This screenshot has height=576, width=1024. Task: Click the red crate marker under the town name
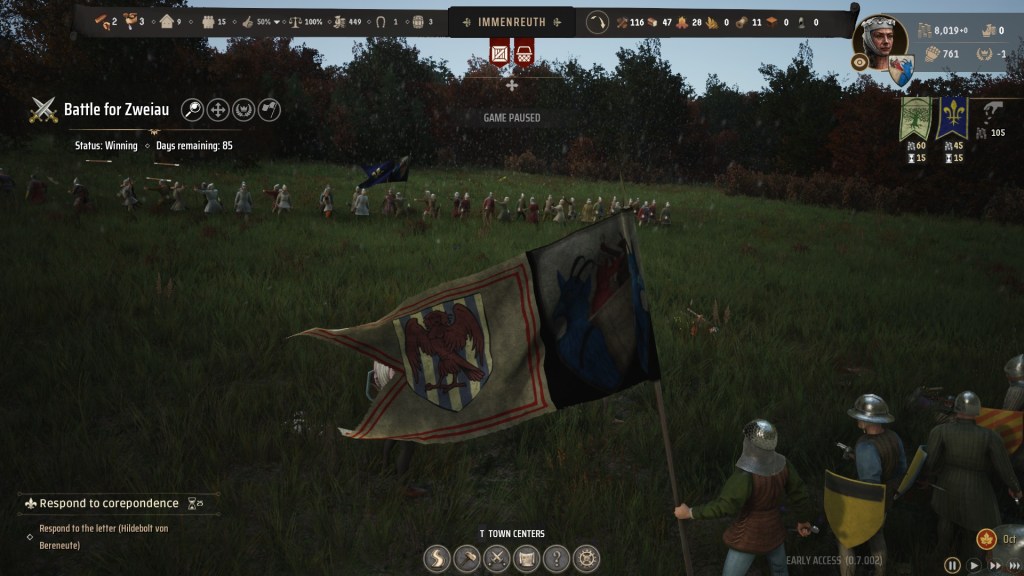tap(499, 51)
